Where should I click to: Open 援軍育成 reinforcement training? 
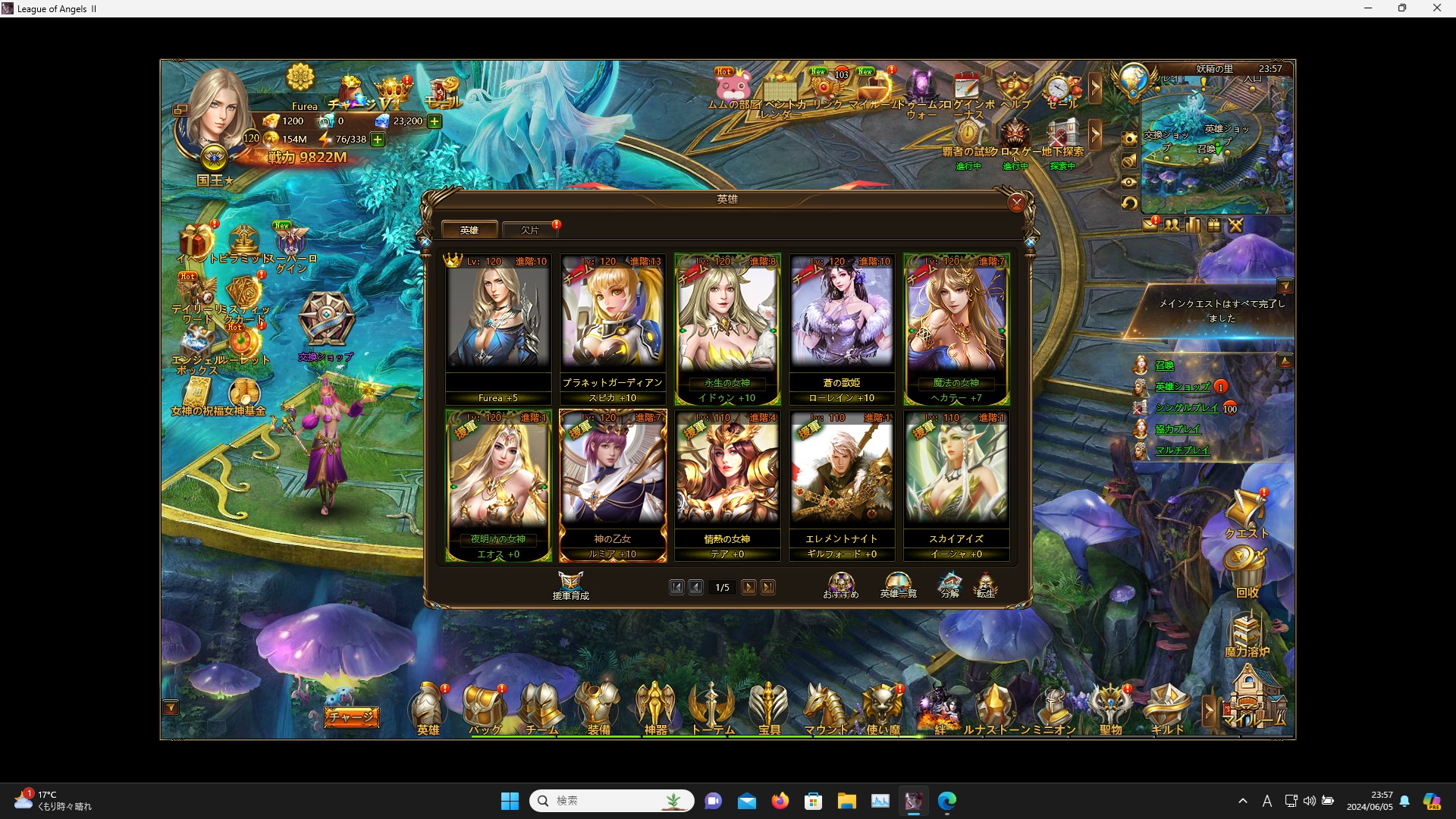[x=570, y=585]
